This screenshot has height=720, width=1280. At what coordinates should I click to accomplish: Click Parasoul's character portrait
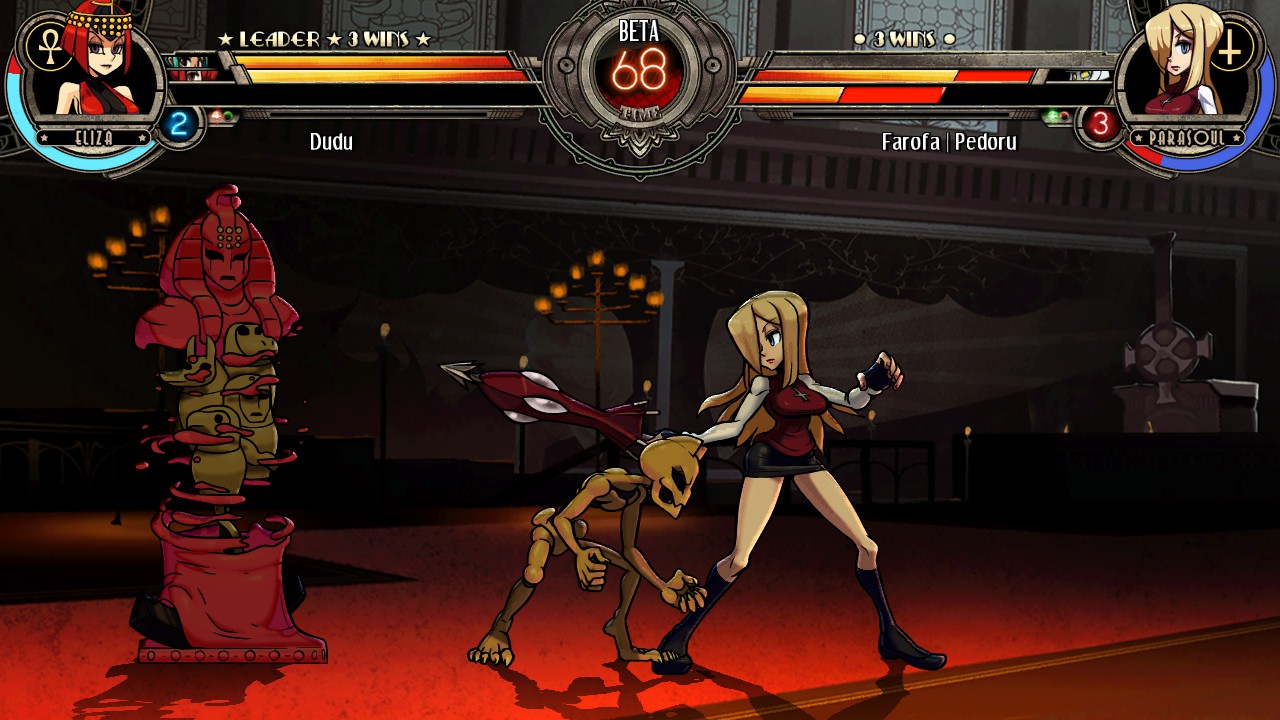(1180, 70)
